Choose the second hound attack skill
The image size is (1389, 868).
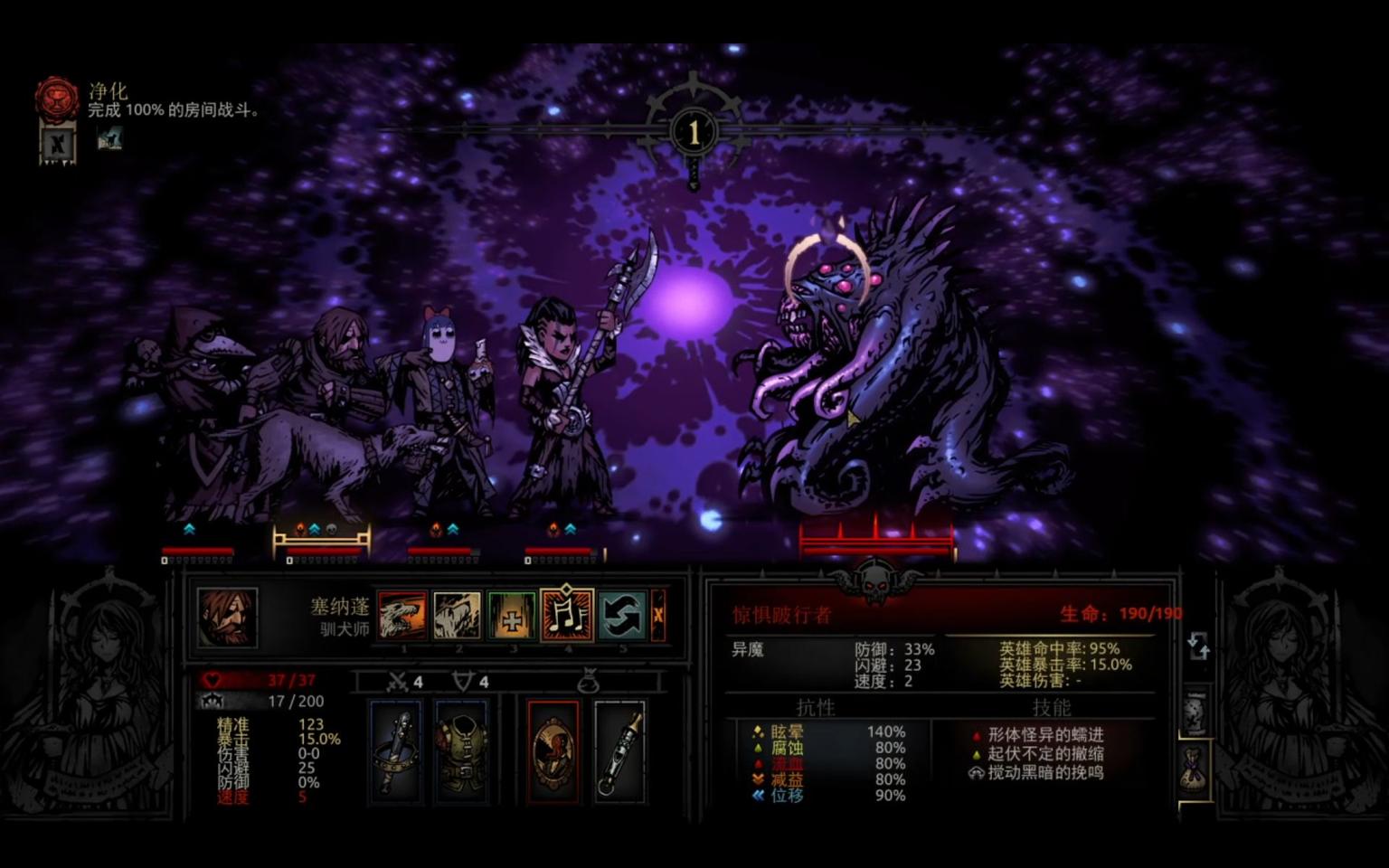457,616
